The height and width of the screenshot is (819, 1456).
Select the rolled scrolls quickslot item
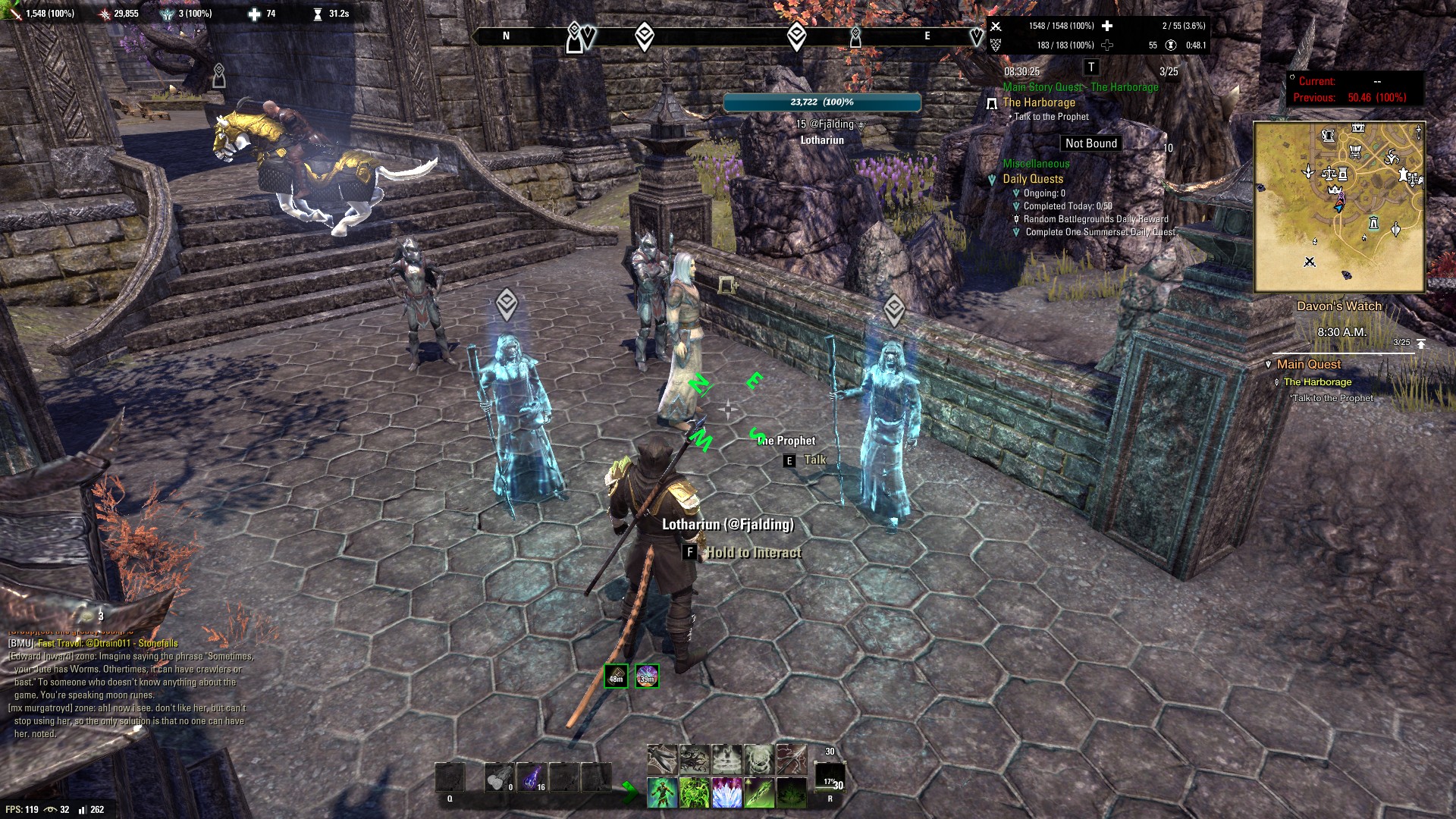pyautogui.click(x=498, y=778)
